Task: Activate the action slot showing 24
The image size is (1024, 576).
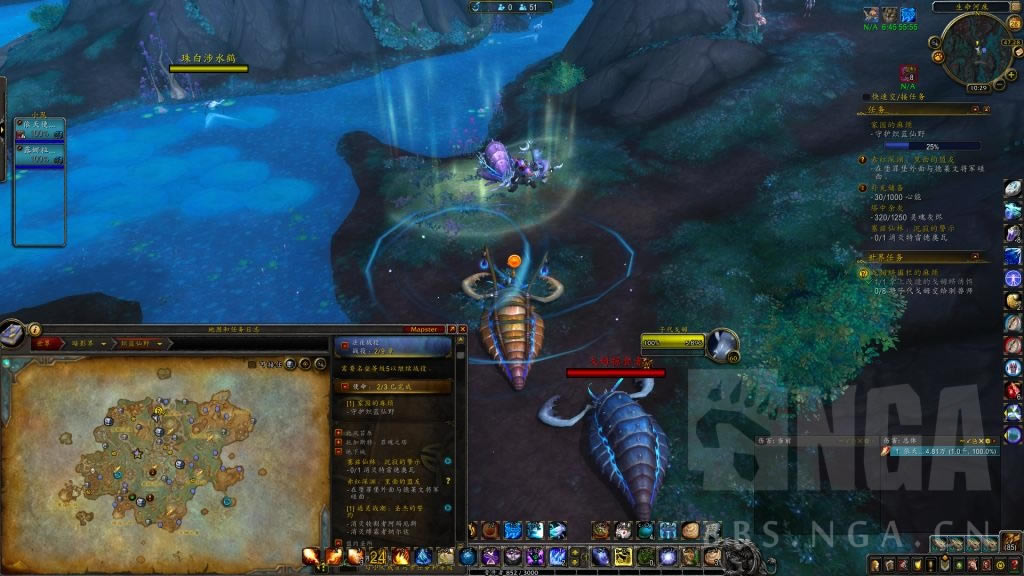Action: click(x=378, y=557)
